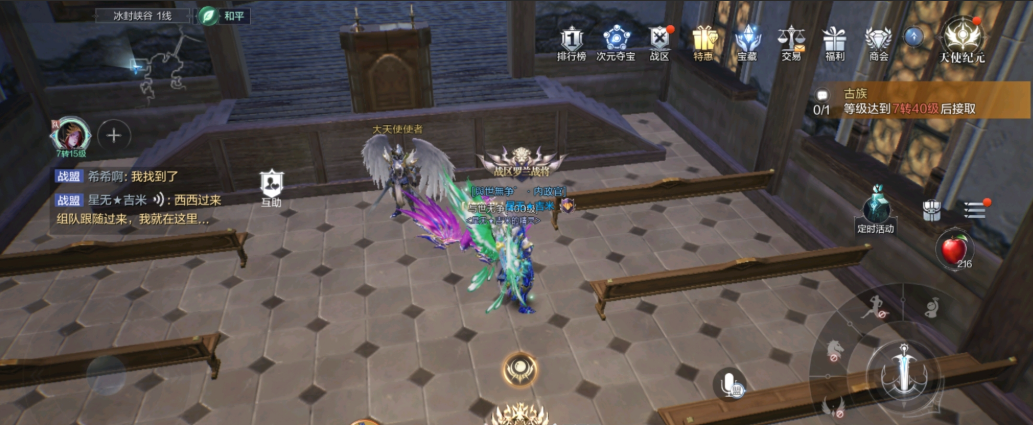Screen dimensions: 1033x425
Task: Click the blue arrow collapse button
Action: (913, 36)
